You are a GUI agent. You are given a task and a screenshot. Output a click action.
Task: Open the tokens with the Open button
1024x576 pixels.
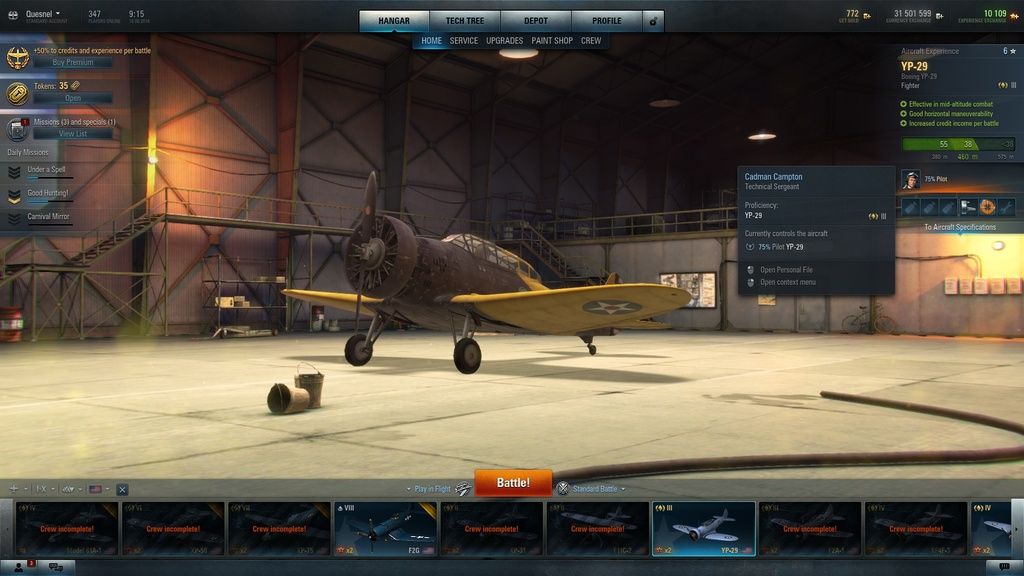point(73,98)
